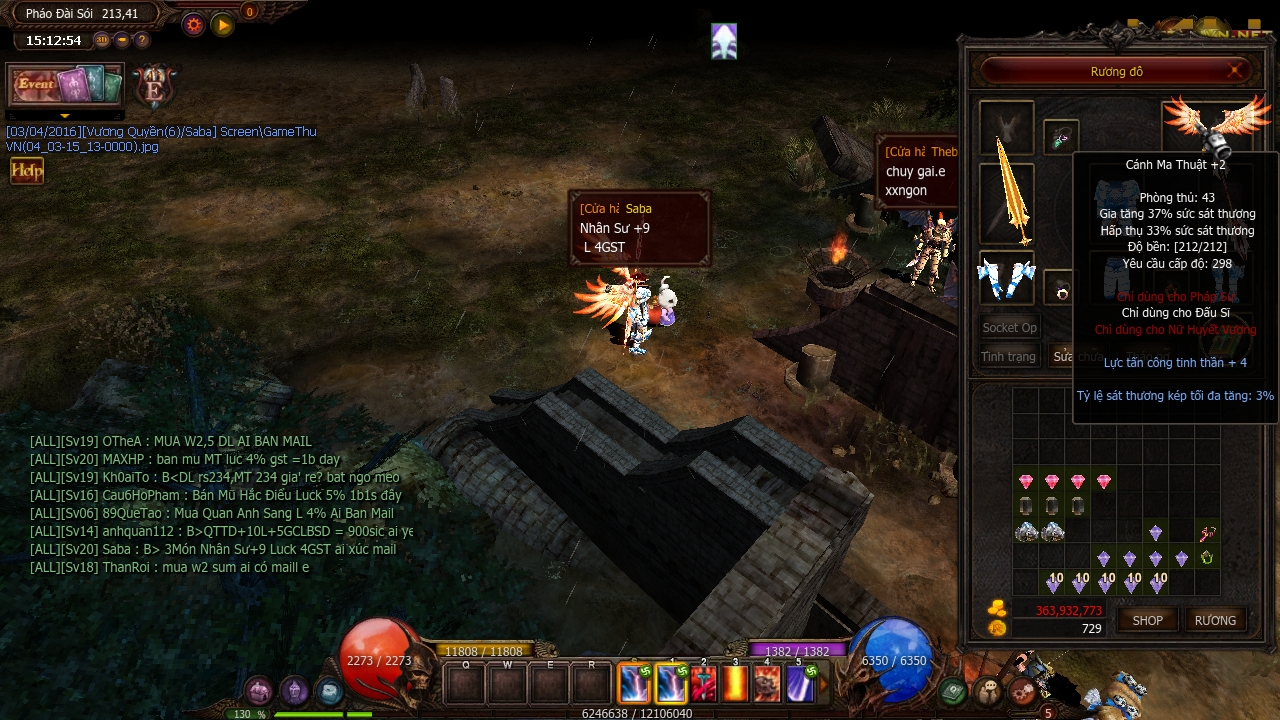Toggle auto-cast swirl on skill slot 1
Image resolution: width=1280 pixels, height=720 pixels.
[x=681, y=671]
